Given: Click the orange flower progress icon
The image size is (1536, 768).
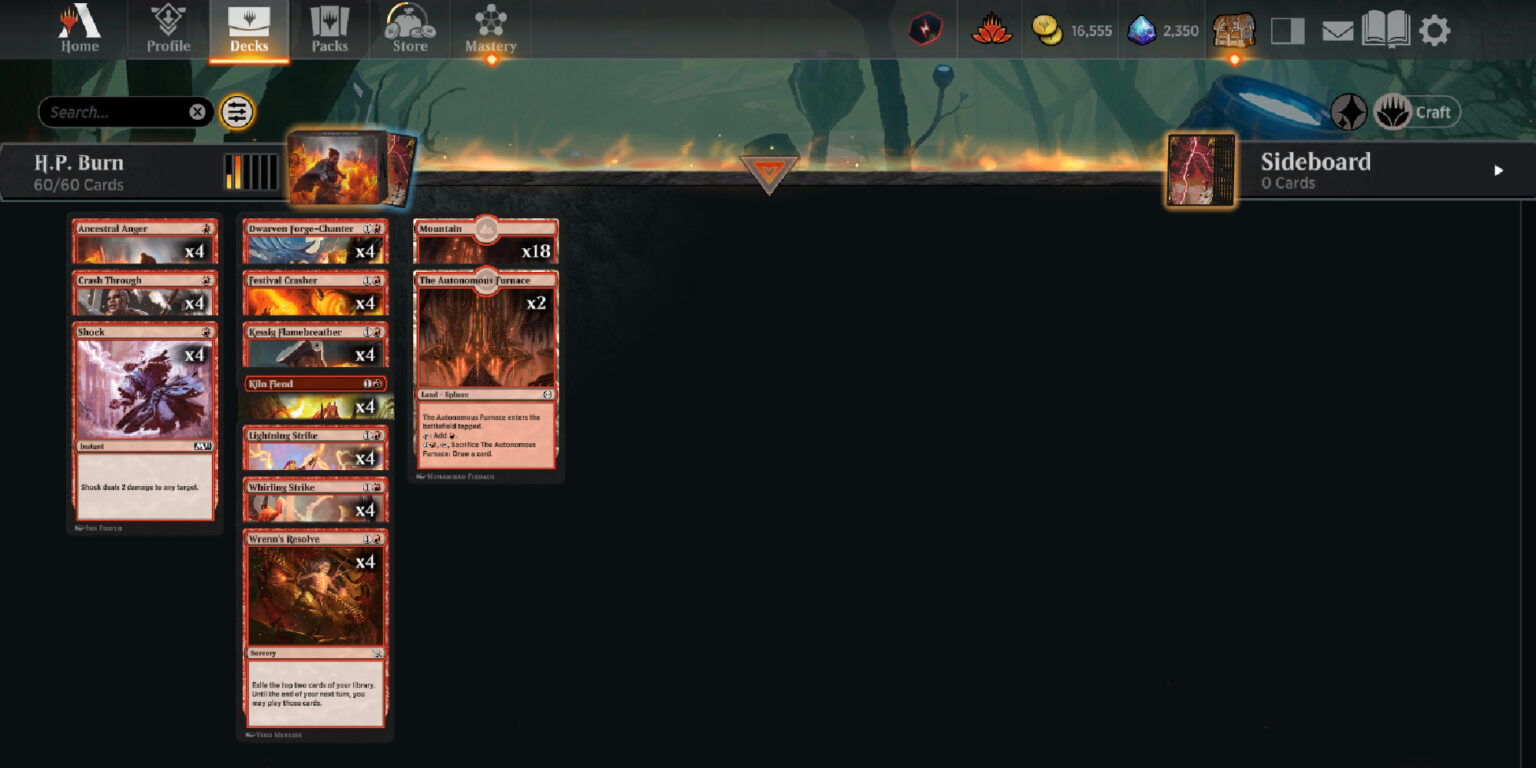Looking at the screenshot, I should [x=989, y=30].
